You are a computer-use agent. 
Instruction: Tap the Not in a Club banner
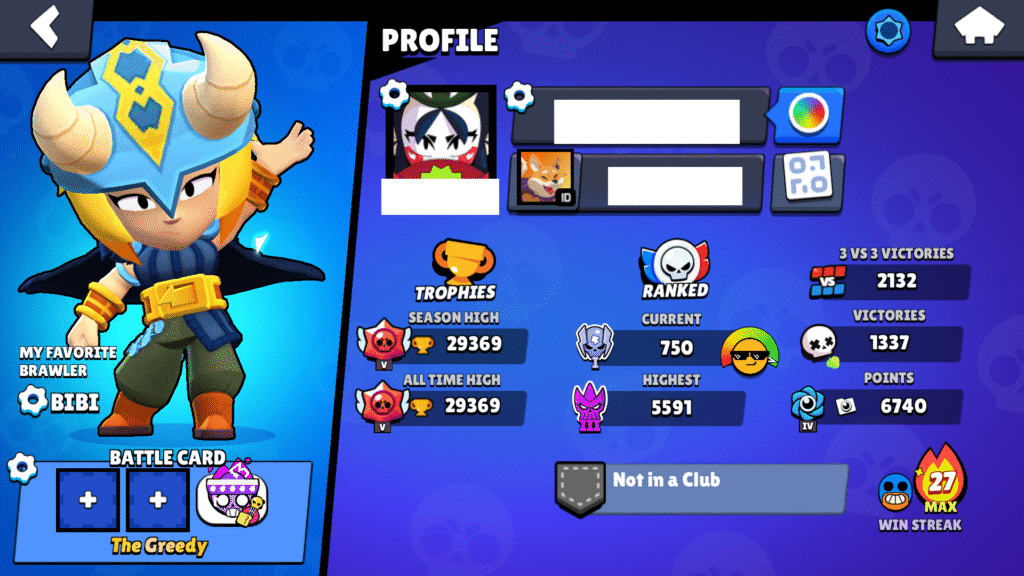pyautogui.click(x=701, y=486)
